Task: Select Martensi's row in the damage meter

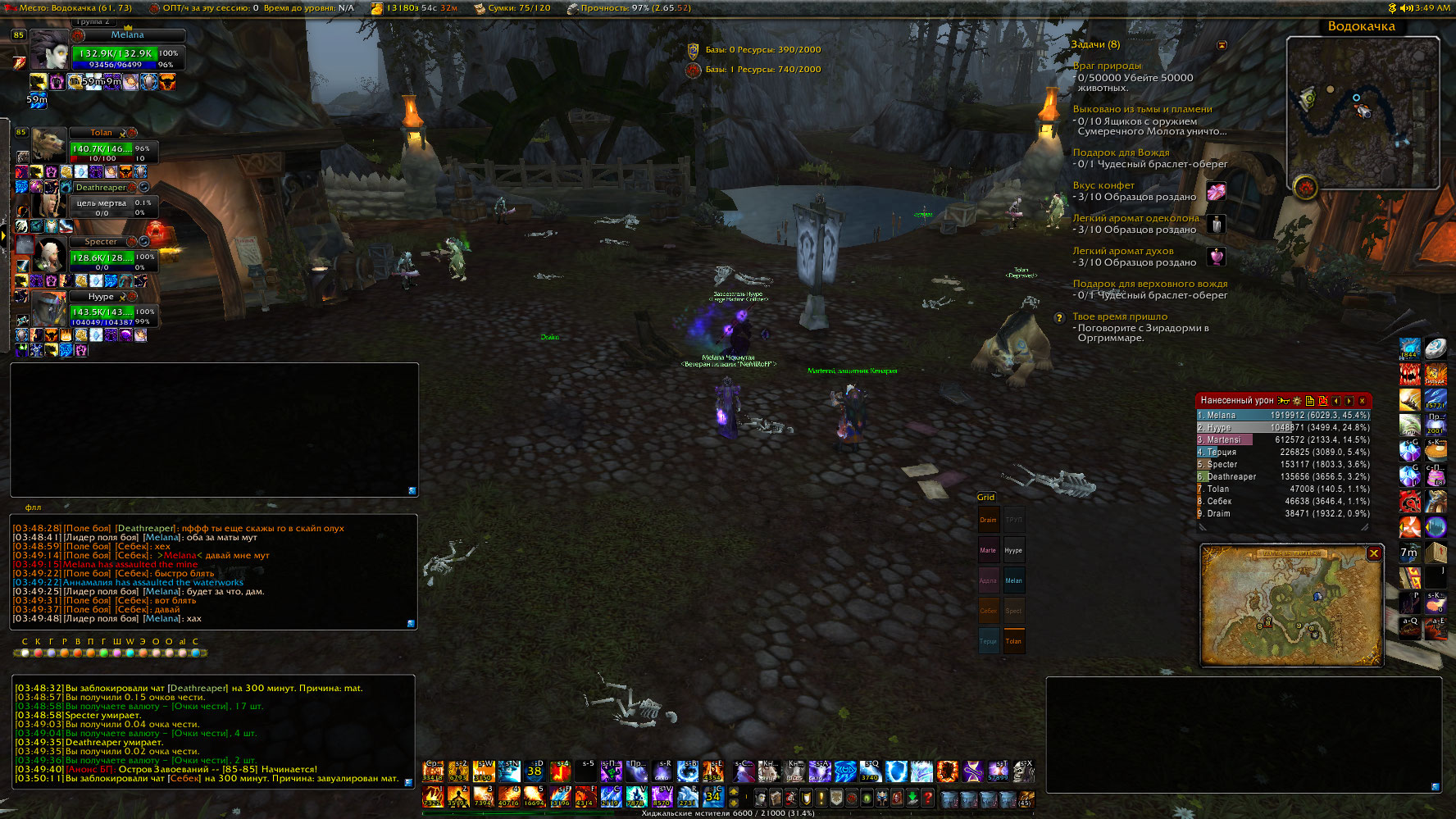Action: [1283, 440]
